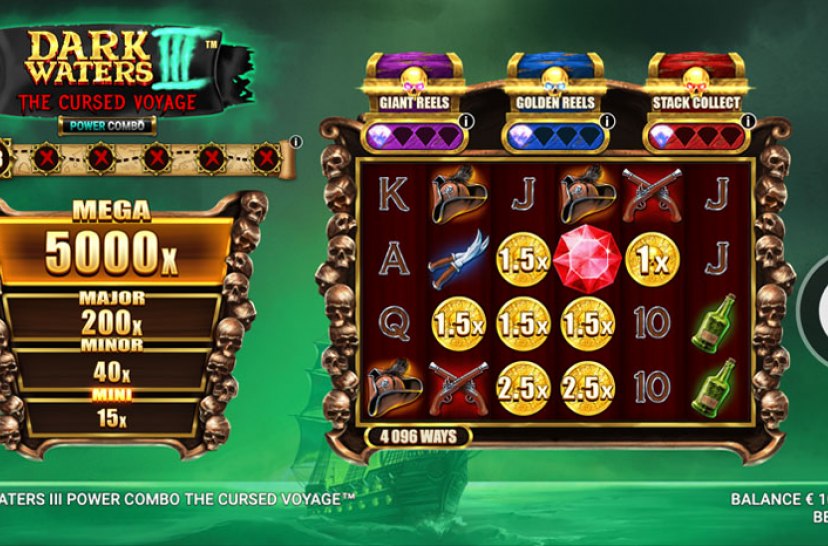
Task: Open the Golden Reels info button
Action: click(608, 122)
